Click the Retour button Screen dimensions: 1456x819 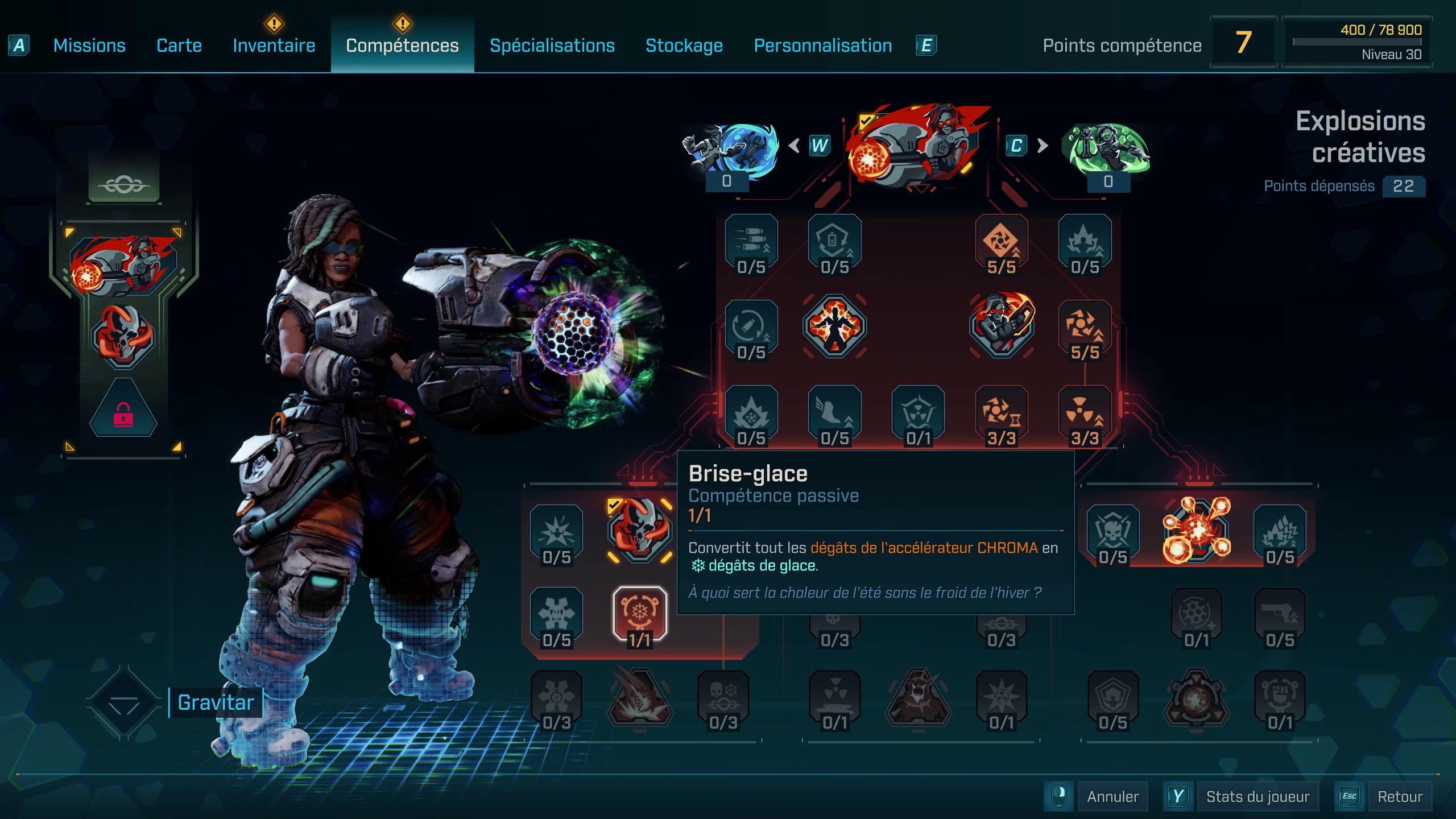click(x=1399, y=796)
